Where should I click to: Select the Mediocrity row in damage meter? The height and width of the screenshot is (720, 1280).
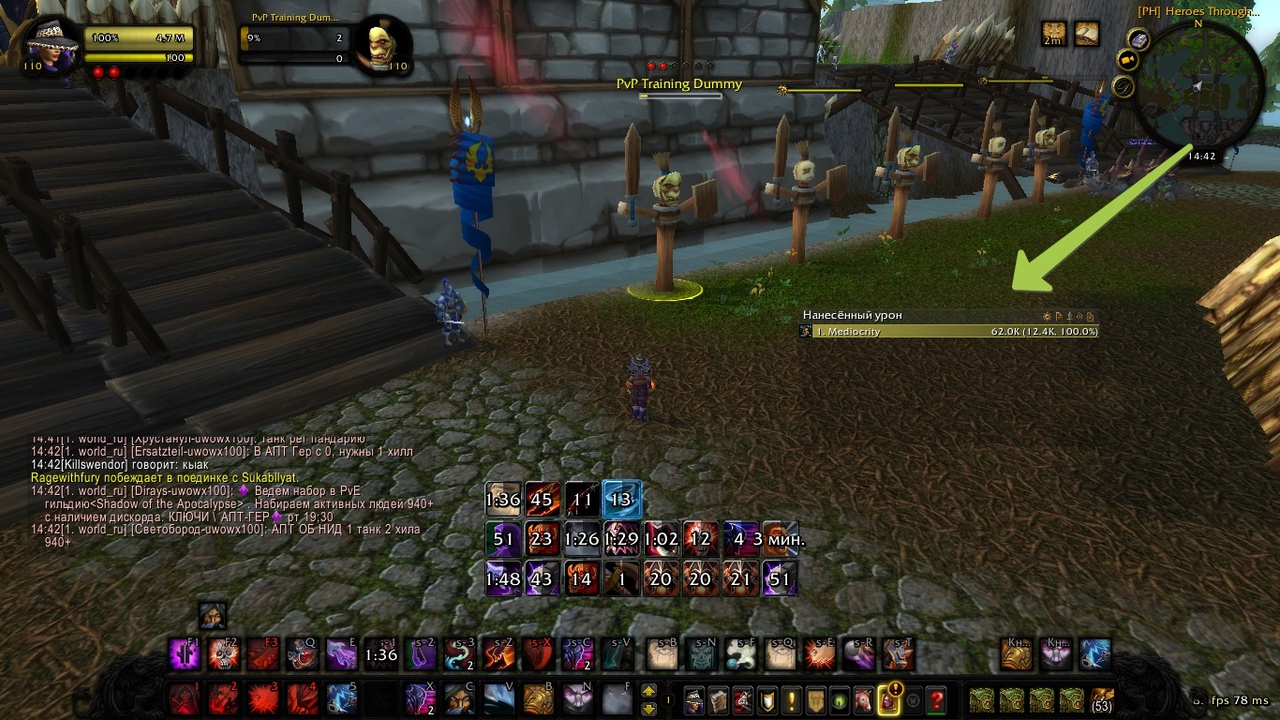tap(948, 331)
